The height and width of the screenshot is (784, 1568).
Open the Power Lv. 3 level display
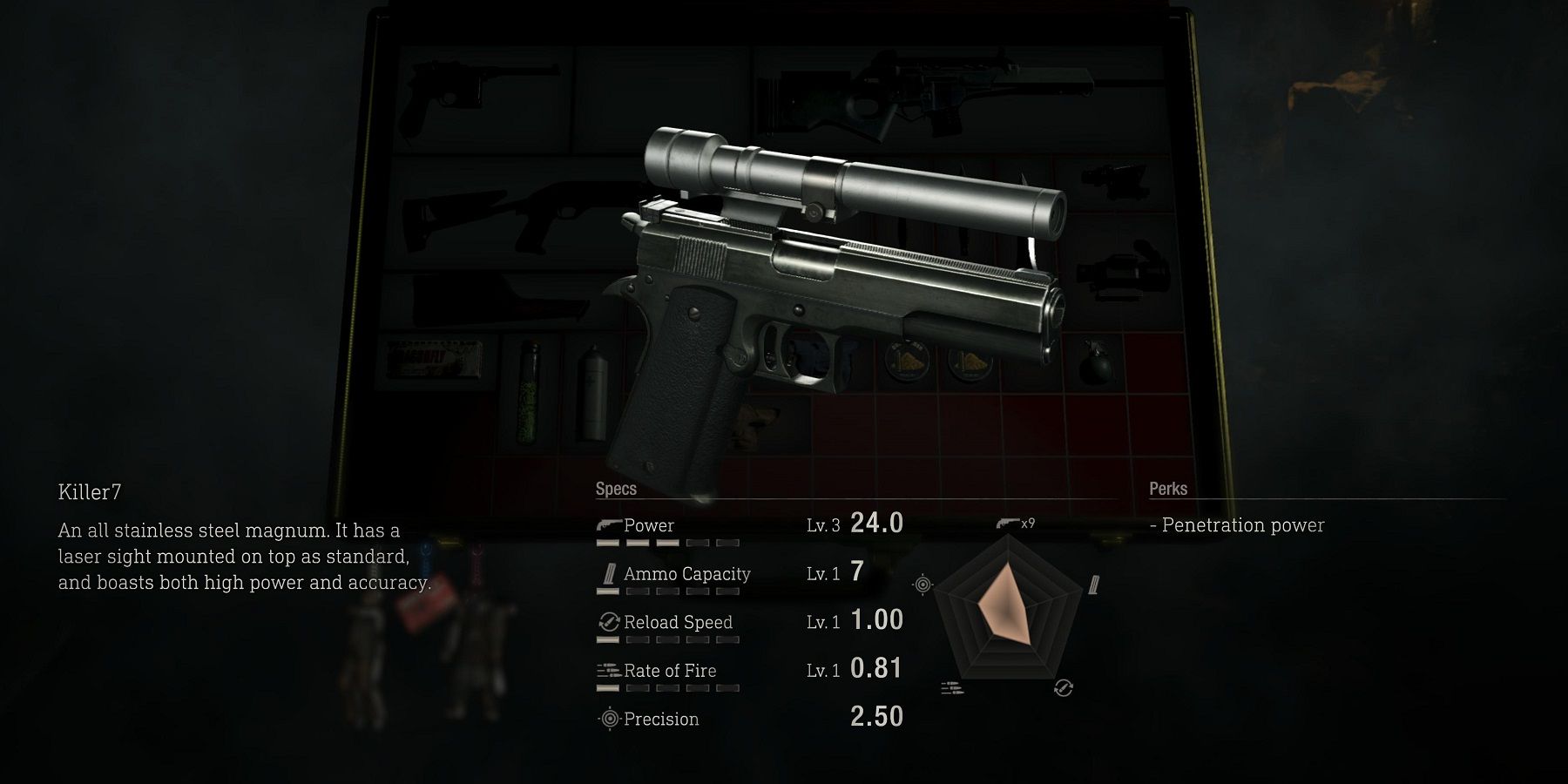[x=821, y=524]
